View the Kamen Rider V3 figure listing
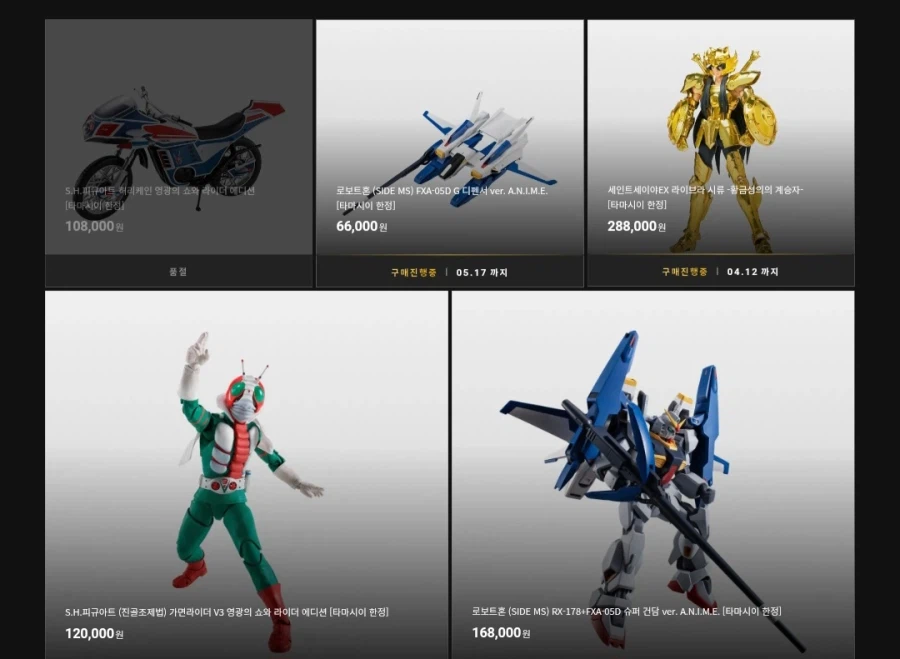This screenshot has height=659, width=900. (x=246, y=470)
